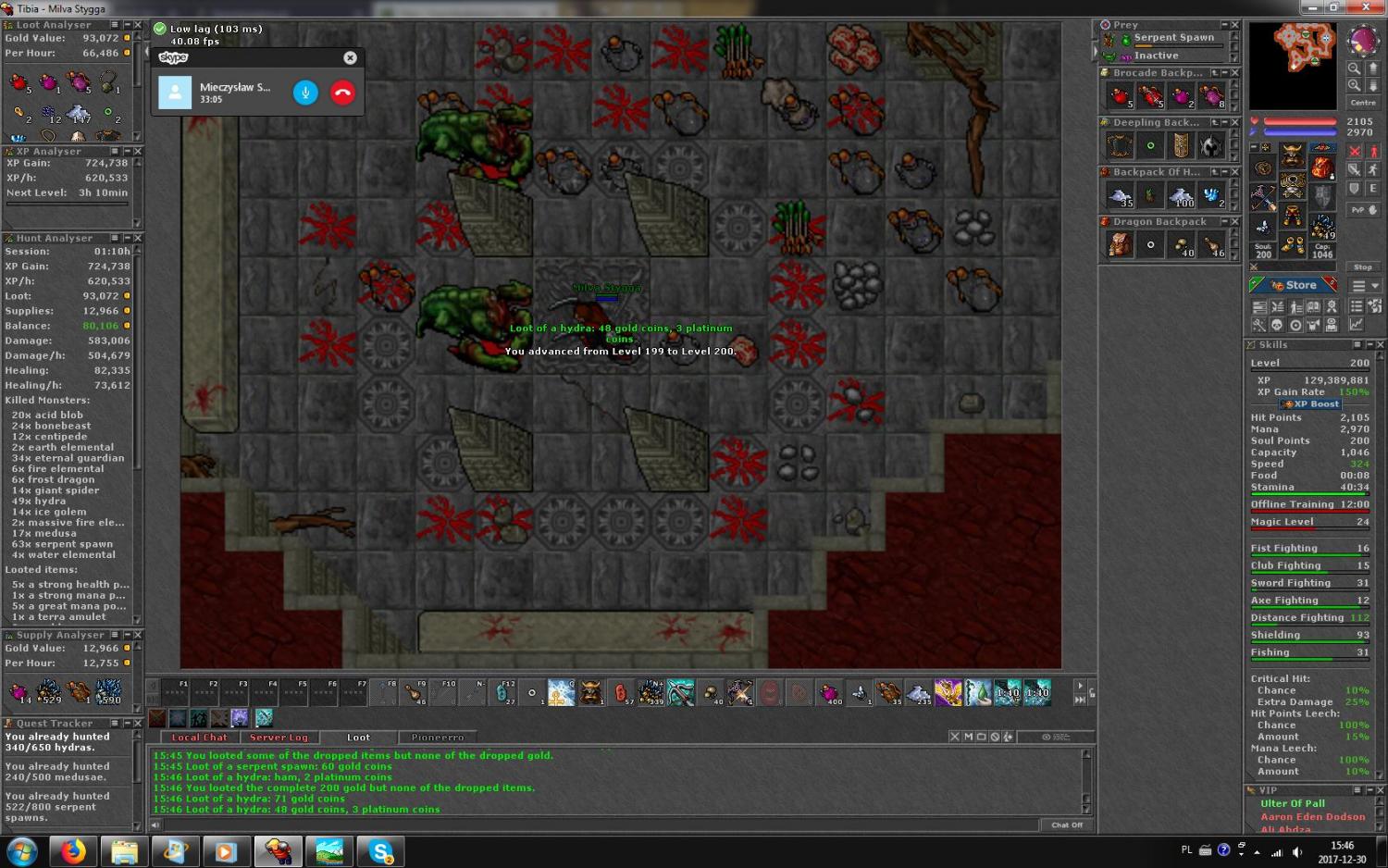This screenshot has height=868, width=1388.
Task: Minimize the Prey panel
Action: pyautogui.click(x=1223, y=25)
